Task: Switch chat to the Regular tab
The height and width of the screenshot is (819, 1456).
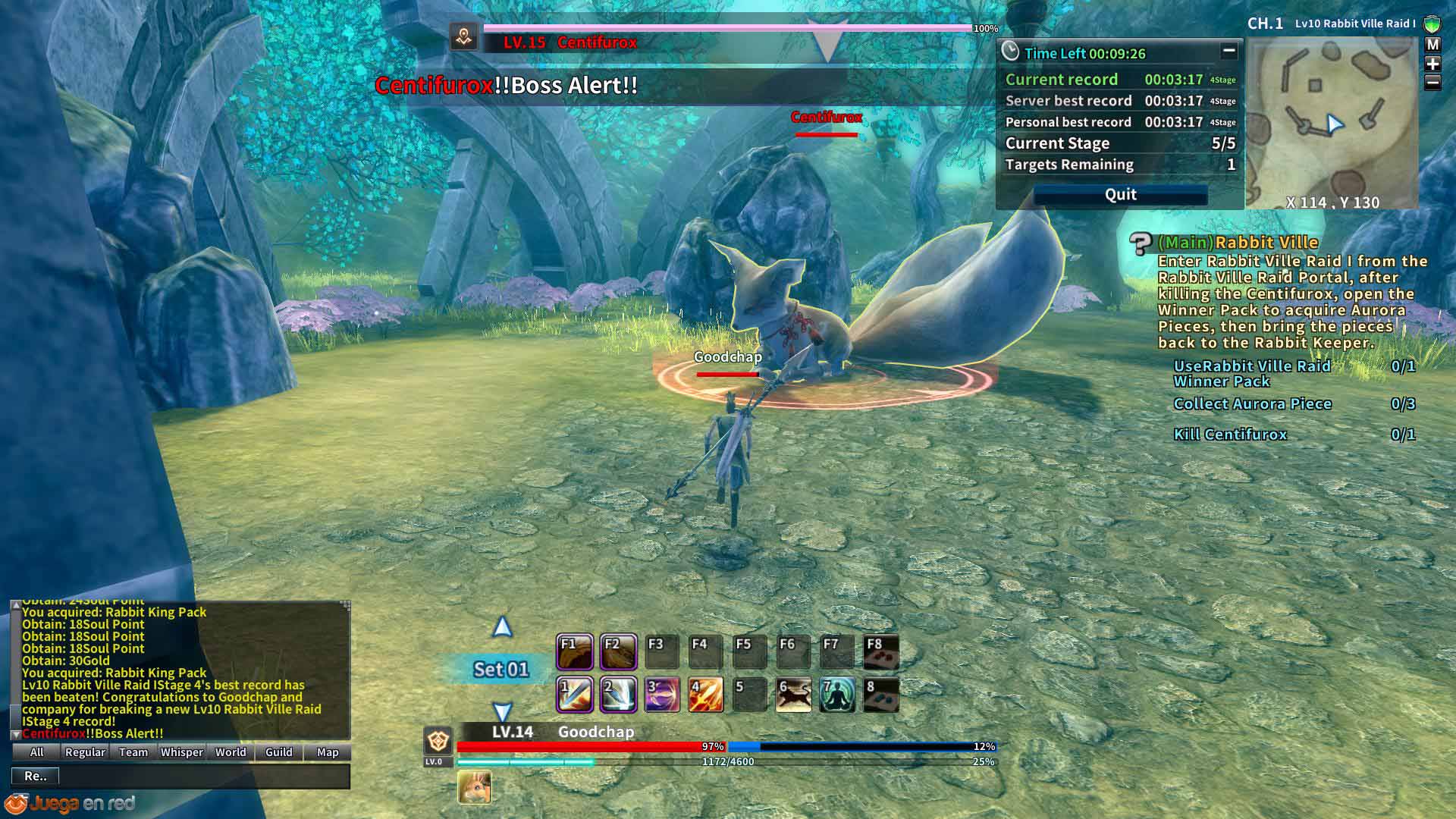Action: coord(85,752)
